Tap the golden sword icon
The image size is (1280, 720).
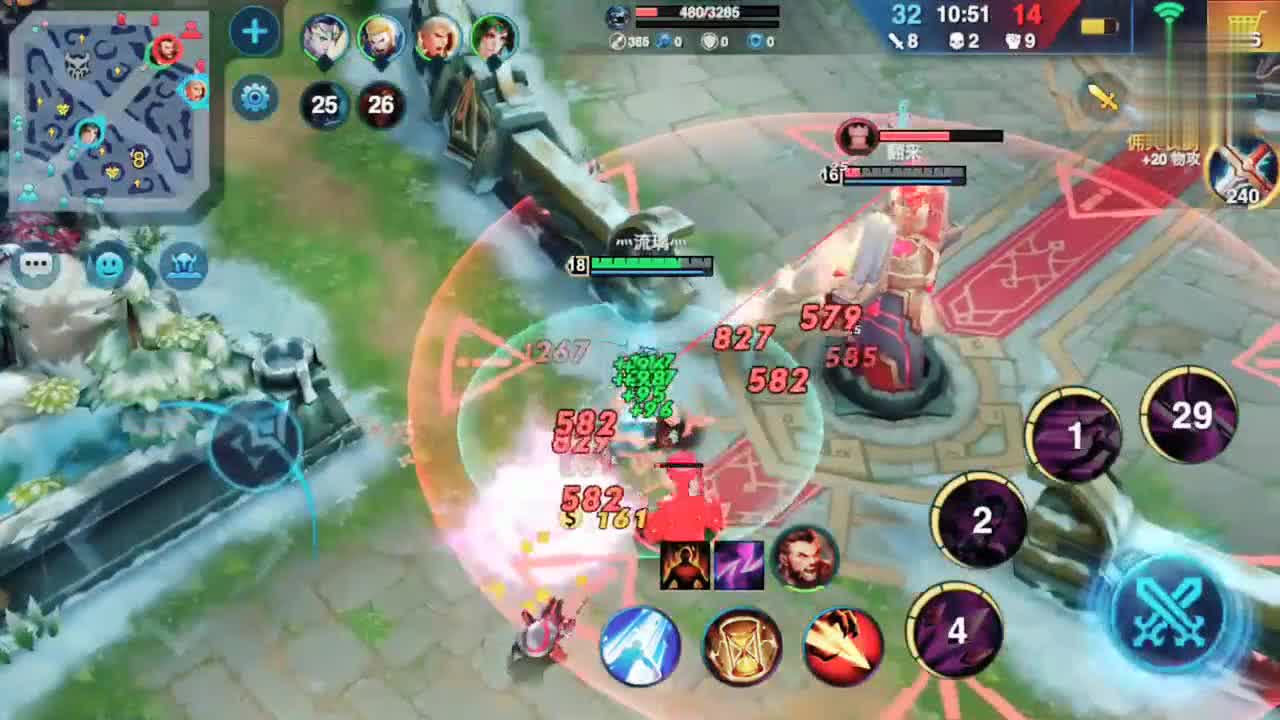coord(1103,97)
